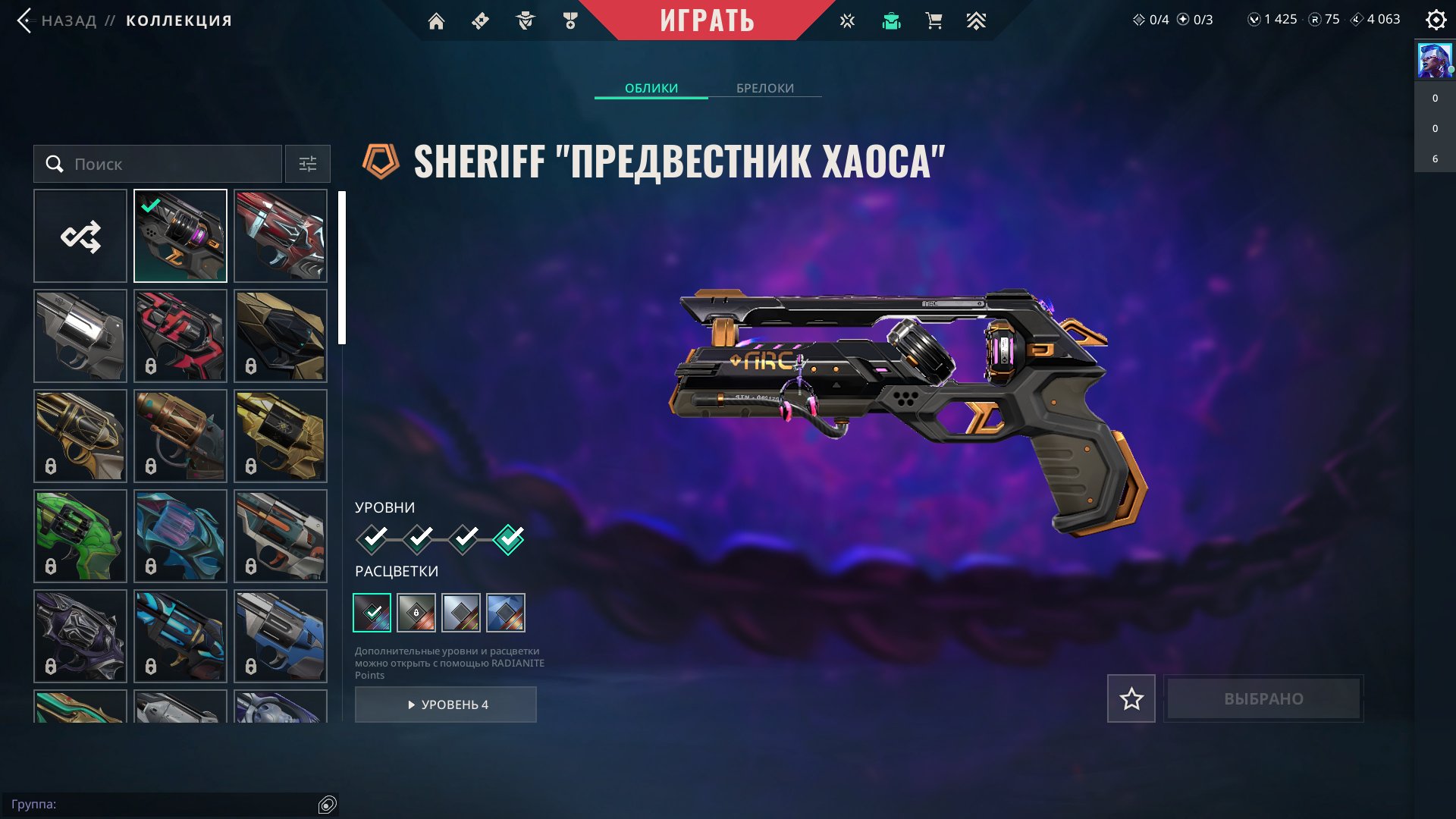Click the УРОВЕНЬ 4 preview button
This screenshot has width=1456, height=819.
(445, 704)
